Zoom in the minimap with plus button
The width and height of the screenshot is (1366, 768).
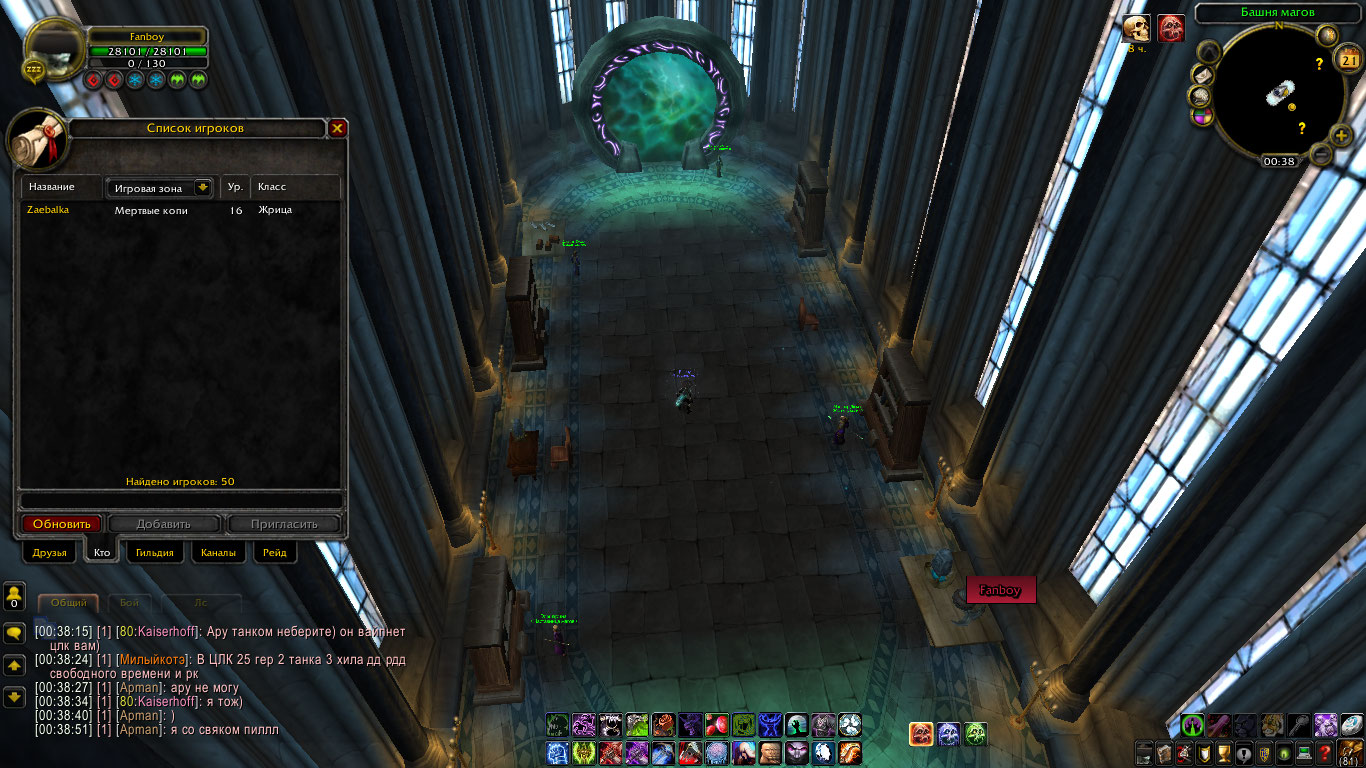click(1341, 136)
